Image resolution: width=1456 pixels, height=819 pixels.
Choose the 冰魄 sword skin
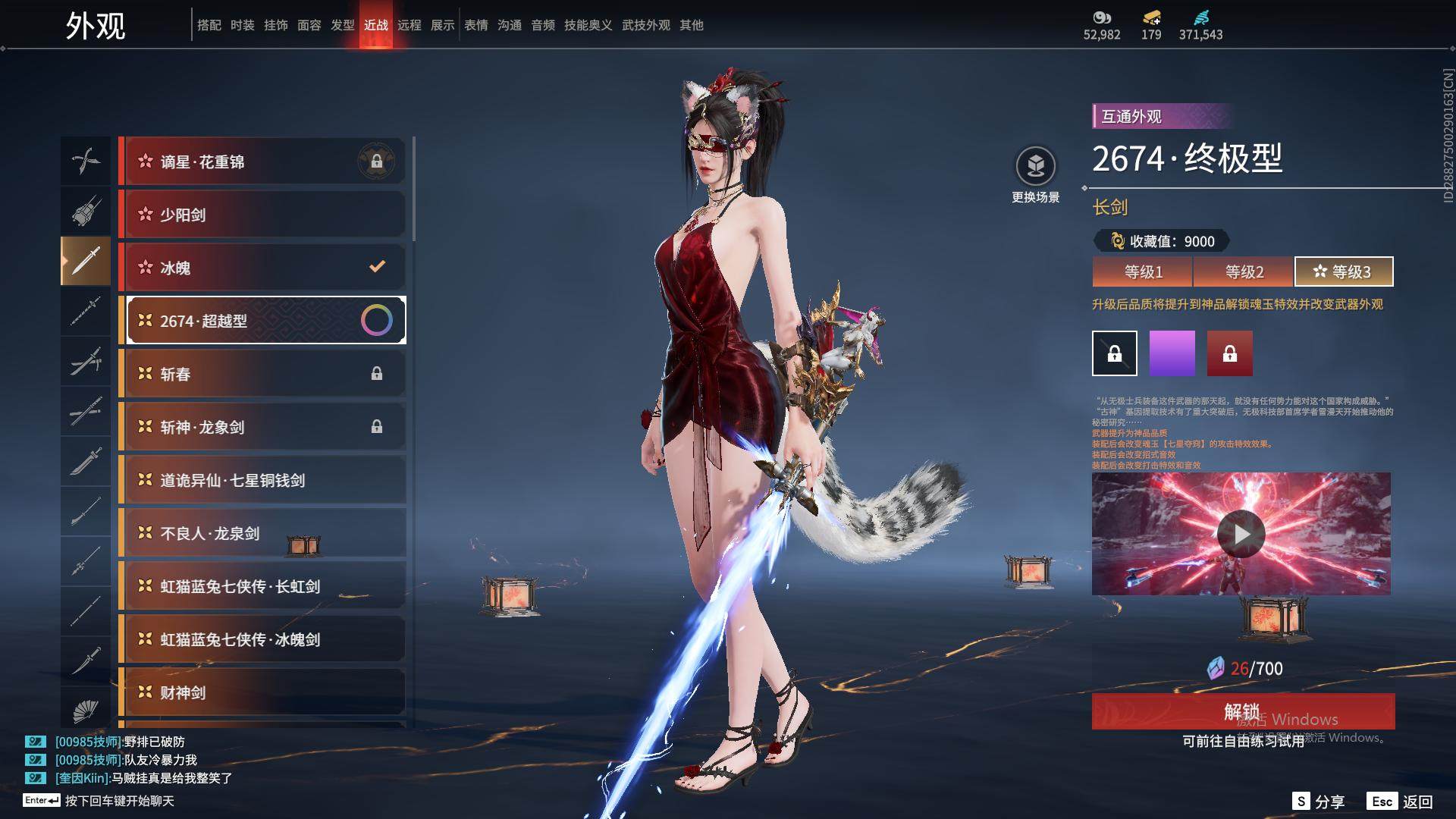pyautogui.click(x=262, y=268)
